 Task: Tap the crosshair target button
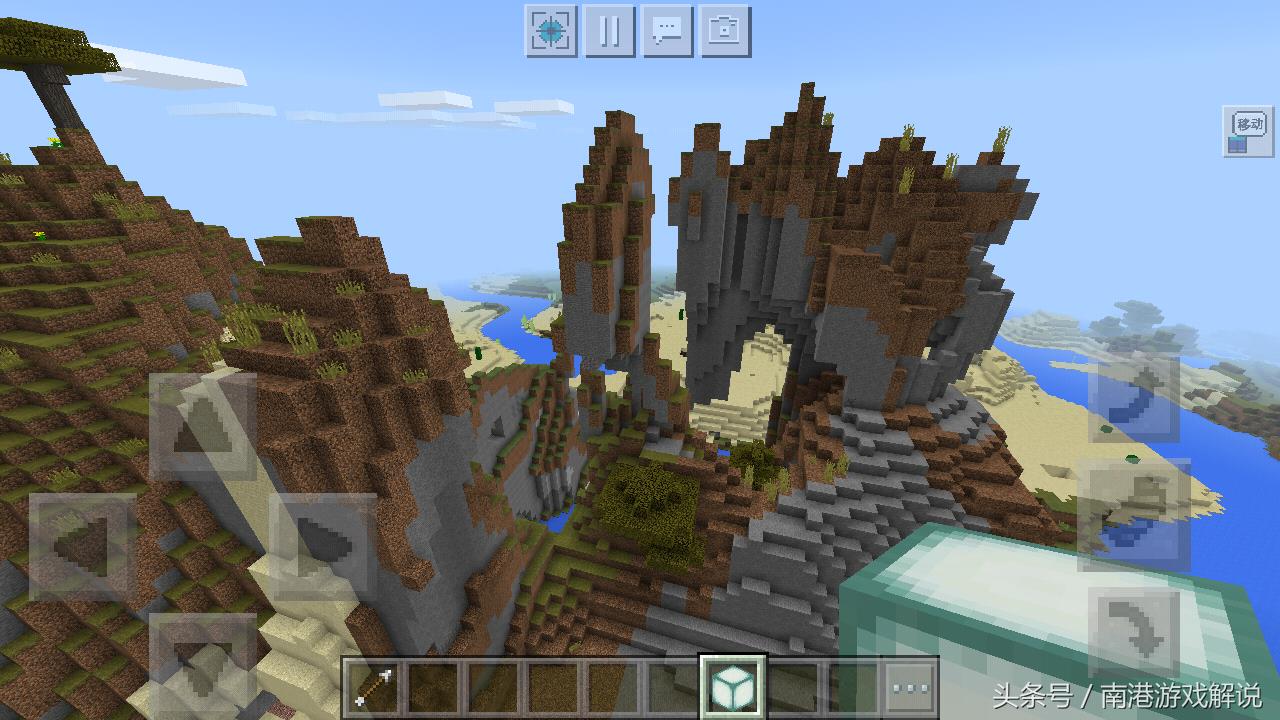pyautogui.click(x=551, y=31)
